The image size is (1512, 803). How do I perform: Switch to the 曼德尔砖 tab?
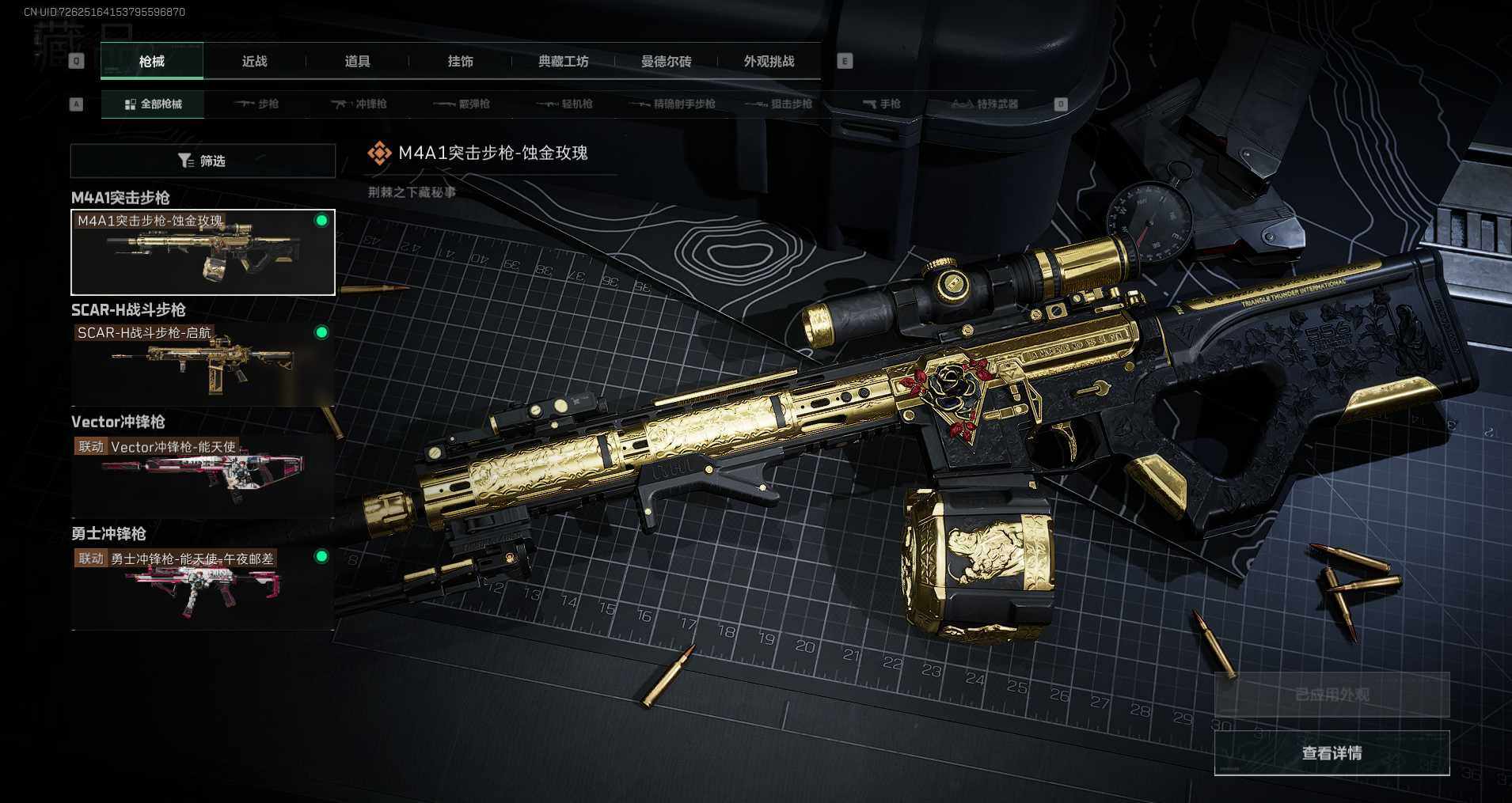666,62
